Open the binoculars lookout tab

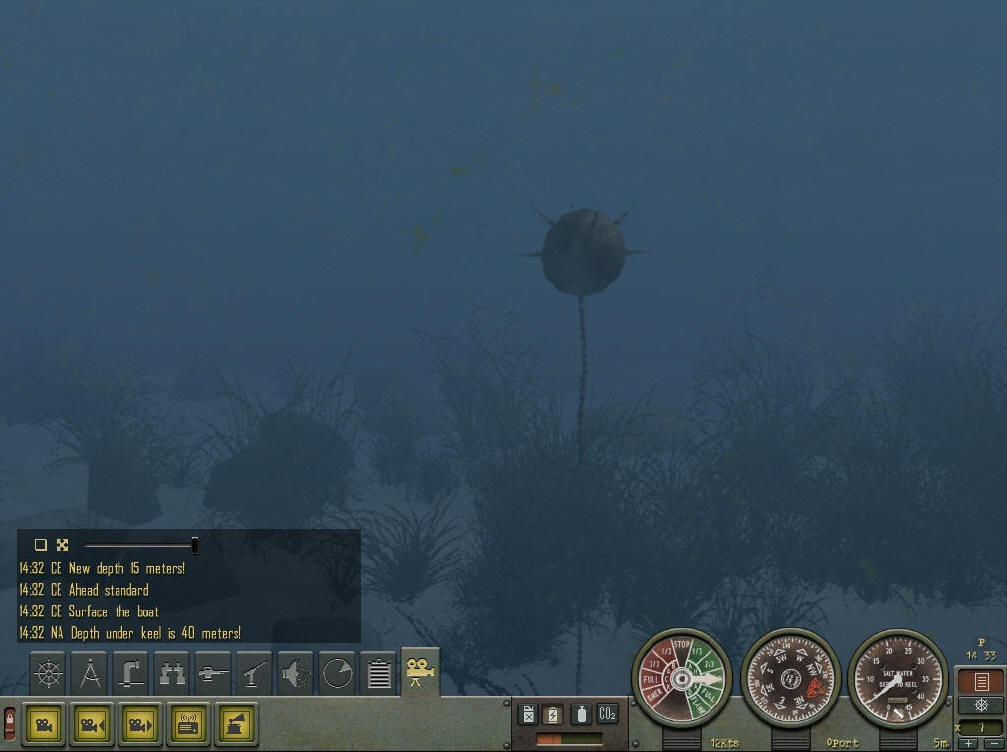coord(172,674)
